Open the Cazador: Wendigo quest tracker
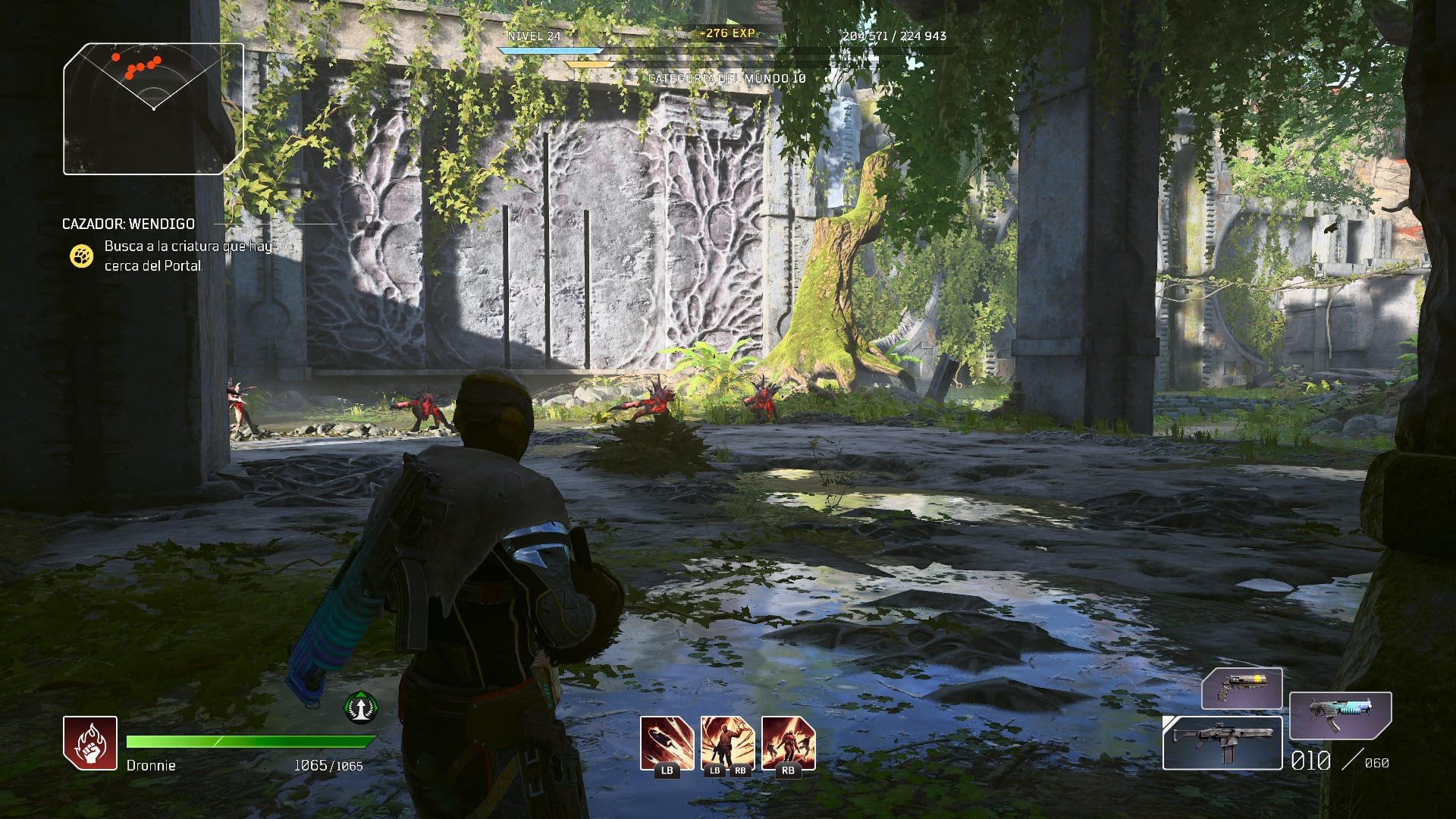1456x819 pixels. pyautogui.click(x=128, y=224)
